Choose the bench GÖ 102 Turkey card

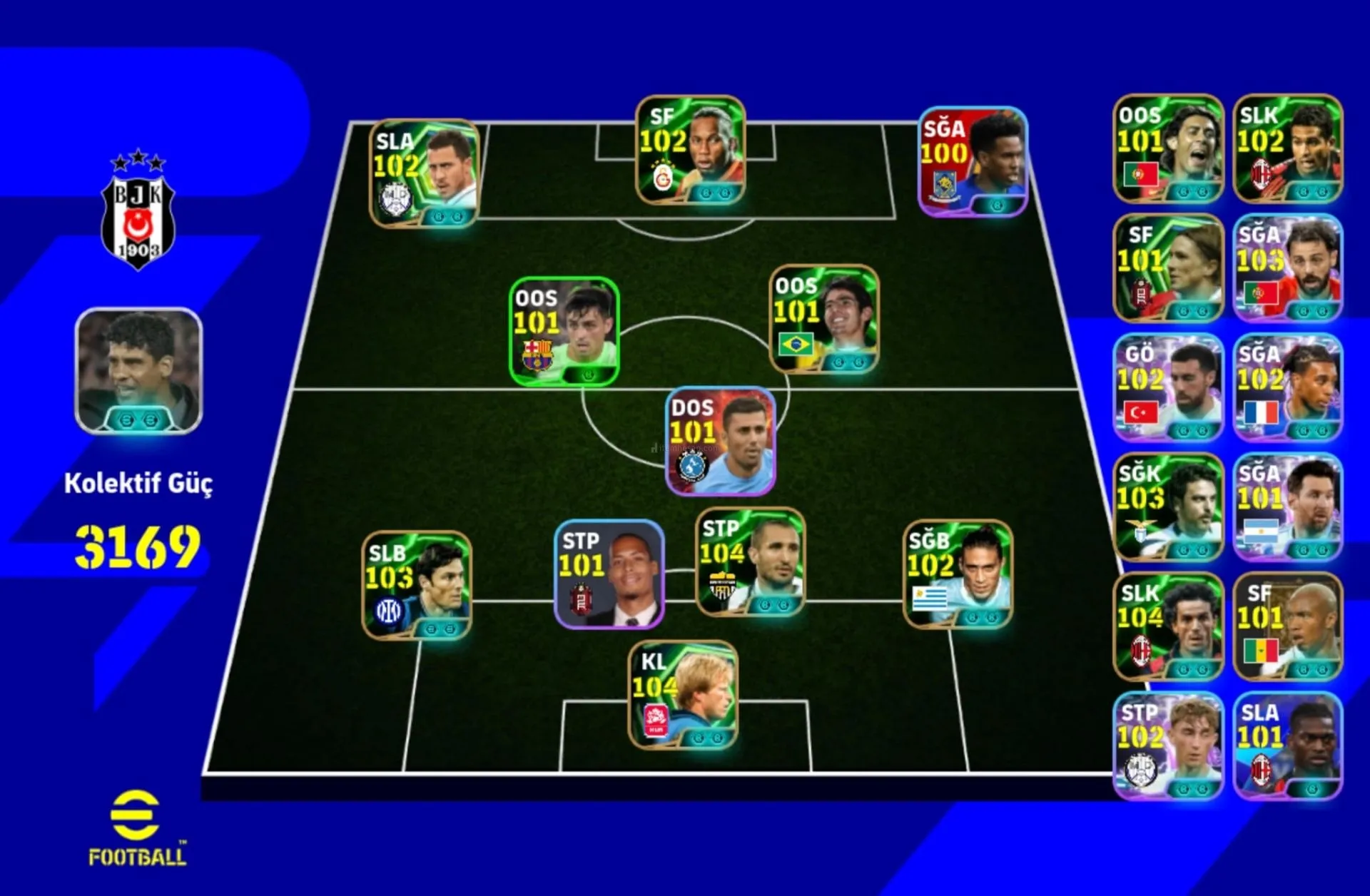pos(1168,388)
